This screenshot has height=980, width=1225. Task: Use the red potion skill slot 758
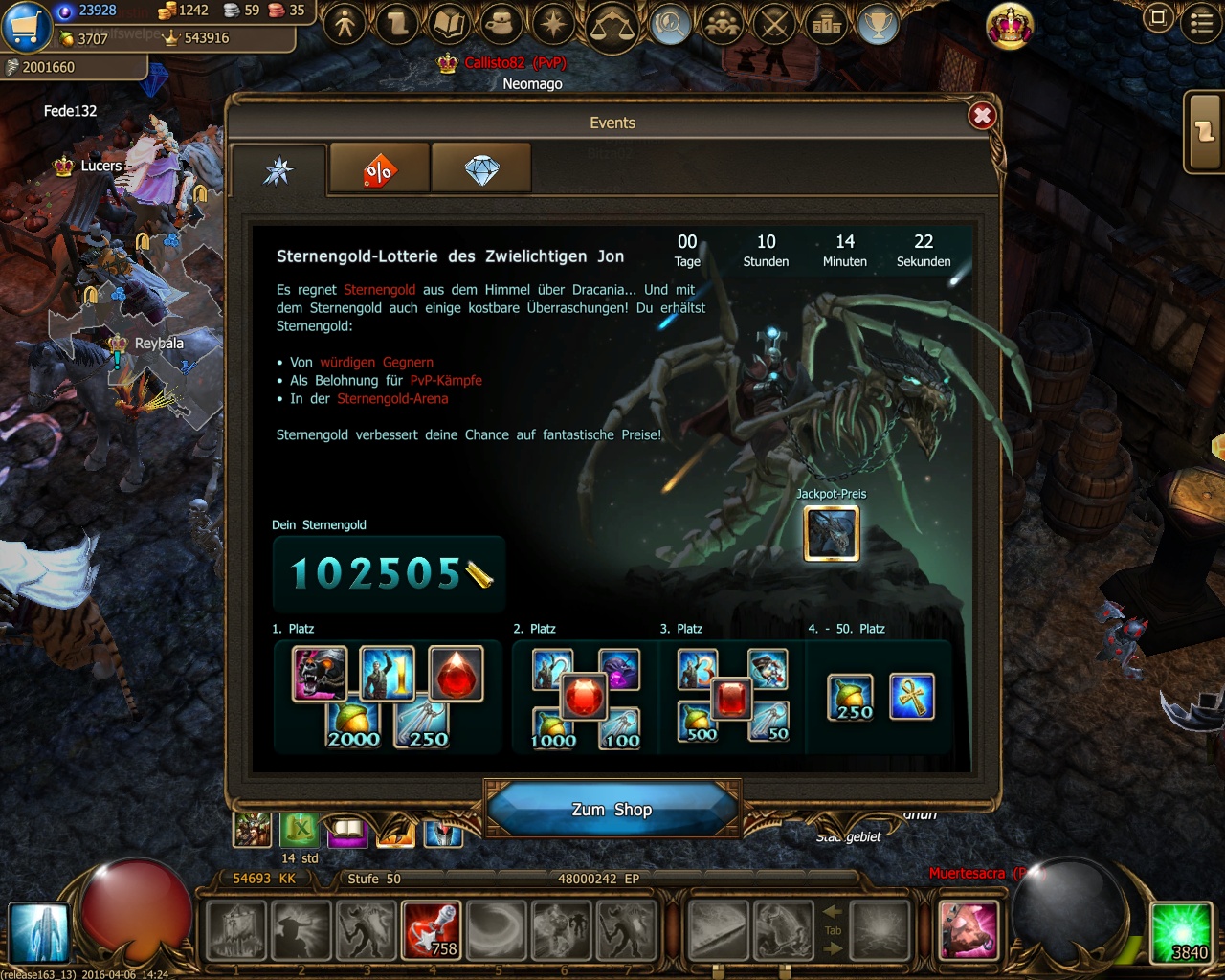[x=432, y=929]
